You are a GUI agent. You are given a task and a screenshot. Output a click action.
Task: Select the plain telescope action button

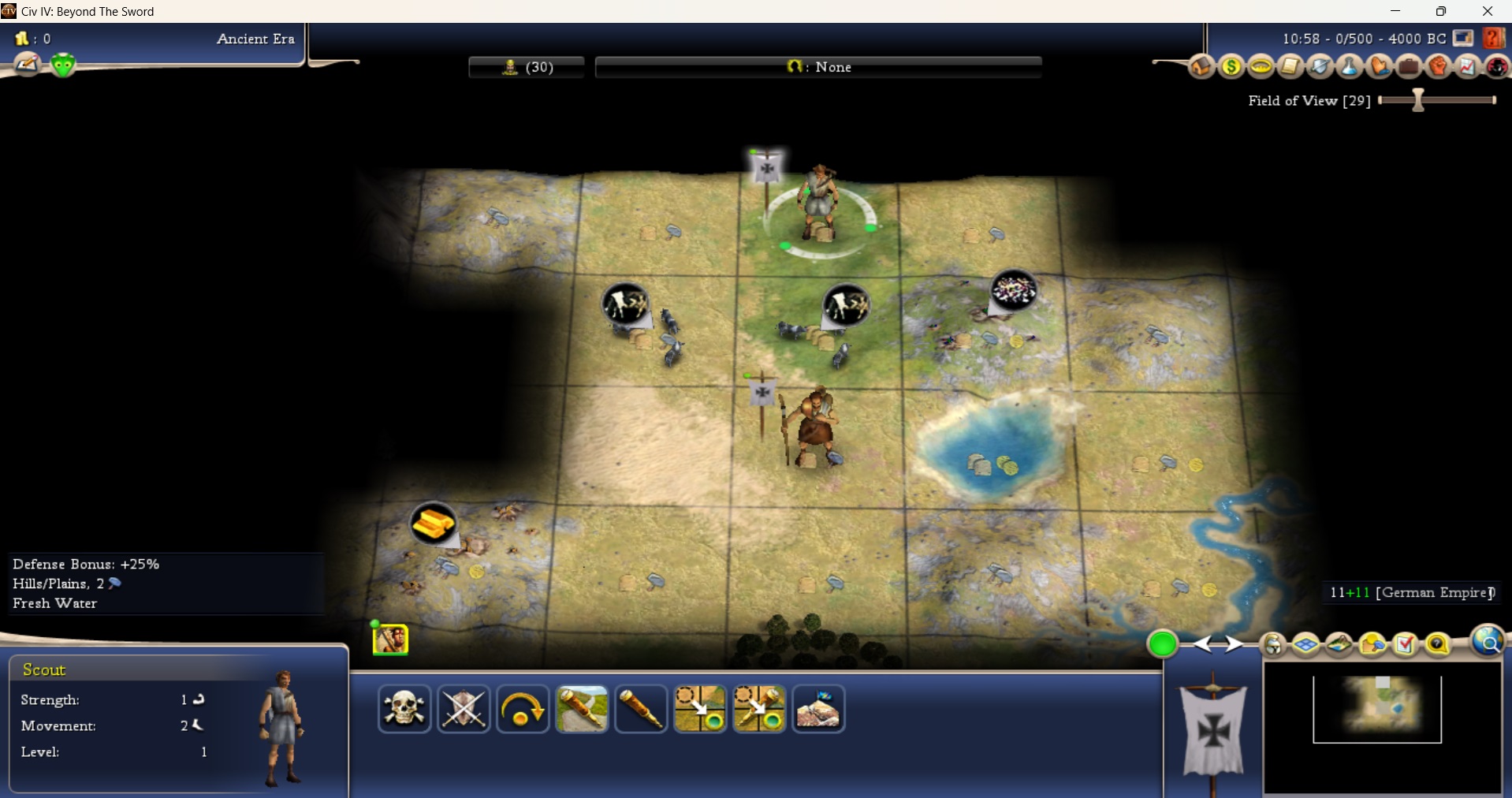[x=641, y=709]
